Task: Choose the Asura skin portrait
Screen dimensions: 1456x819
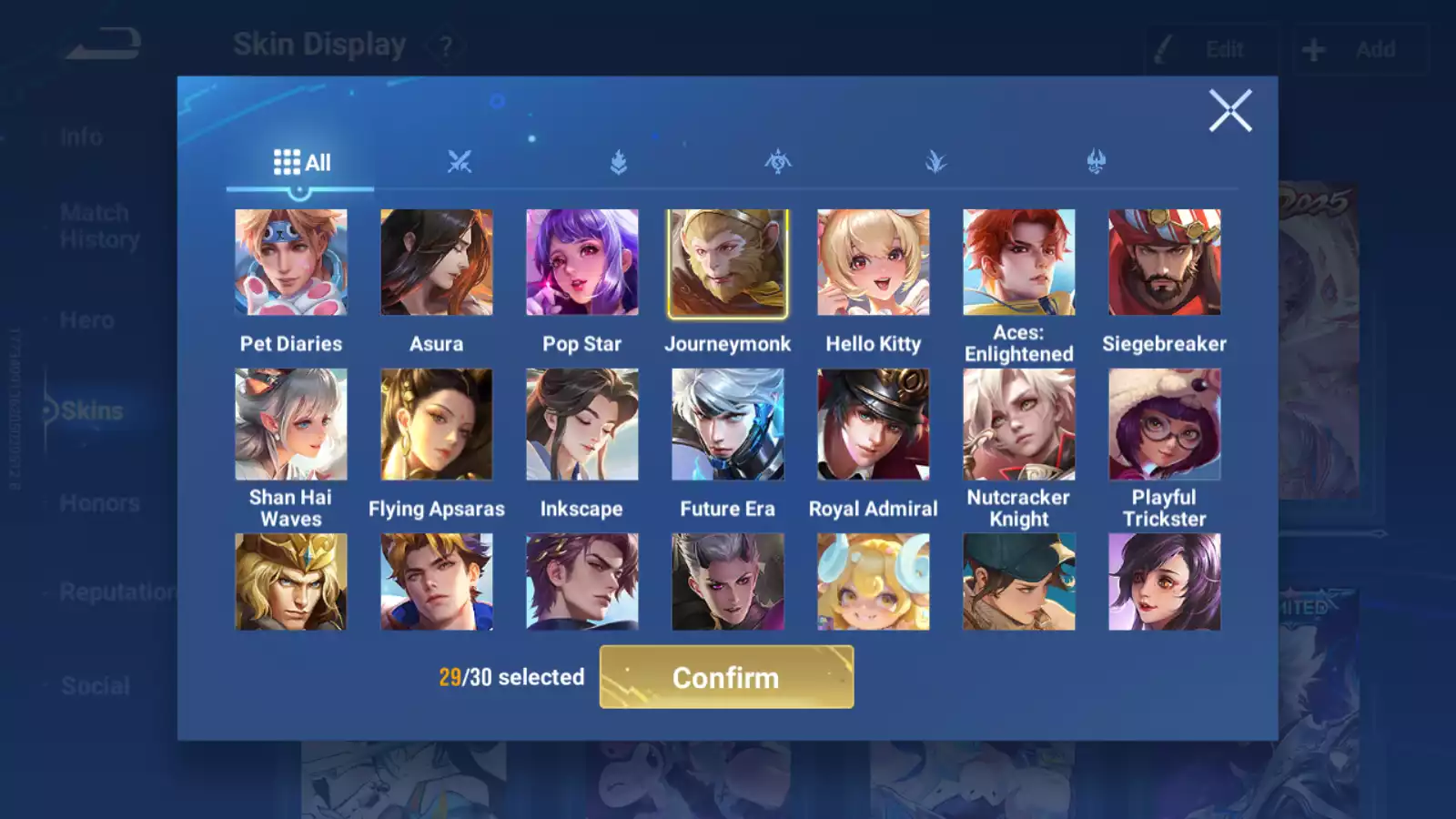Action: (x=437, y=263)
